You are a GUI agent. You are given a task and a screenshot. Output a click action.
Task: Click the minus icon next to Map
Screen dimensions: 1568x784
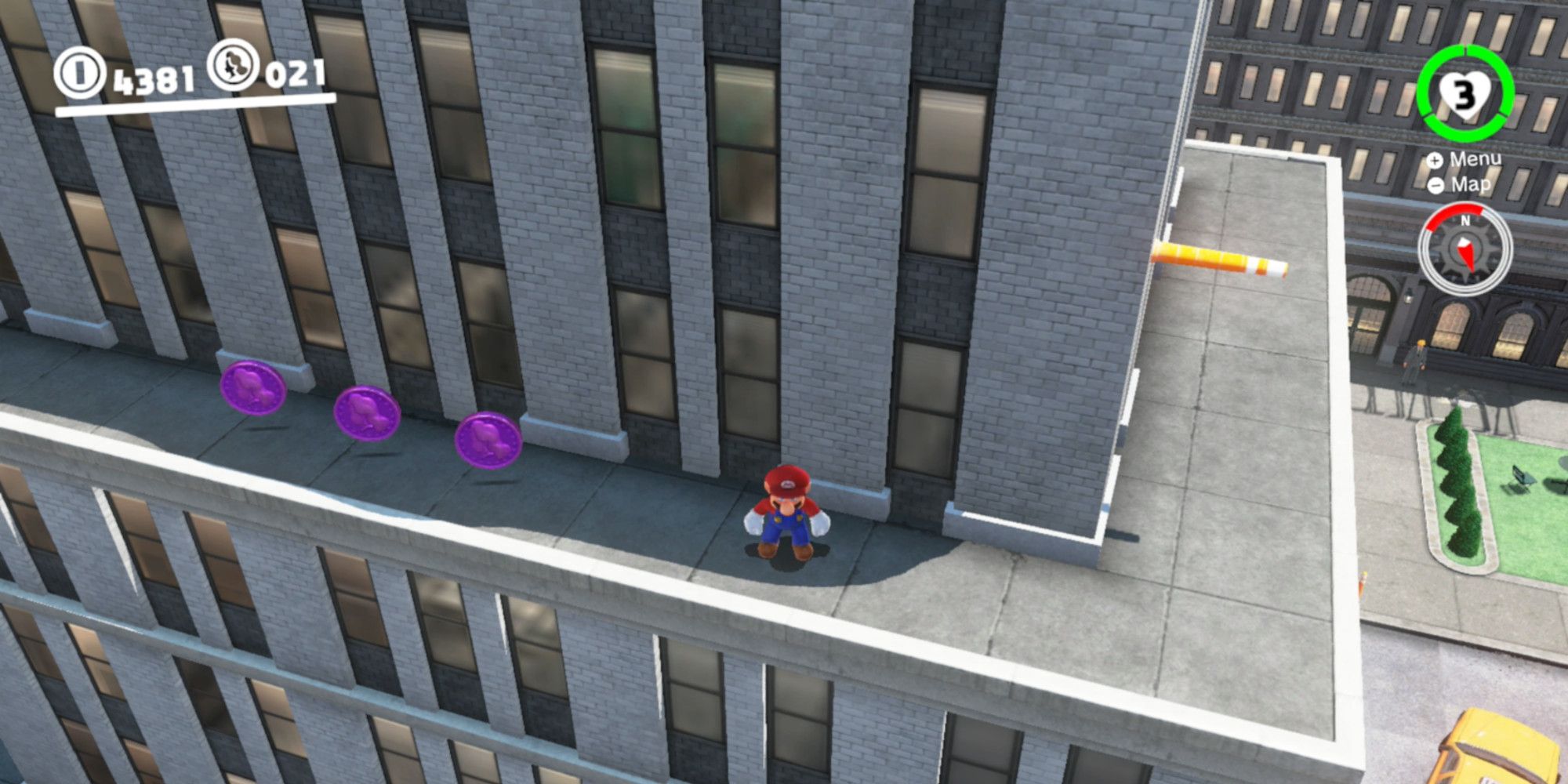(x=1437, y=186)
